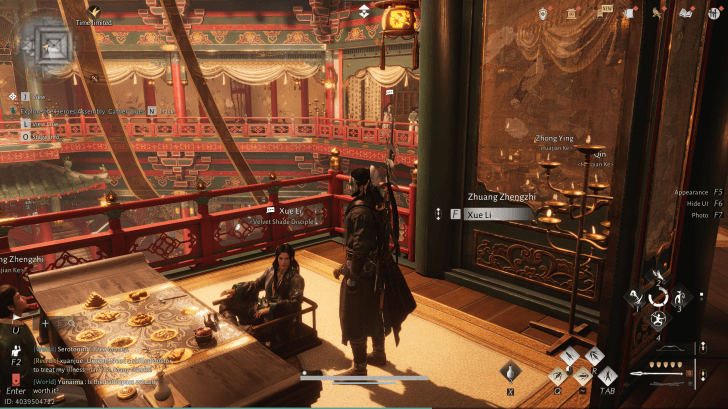Activate mystic skill number 1

pos(636,297)
